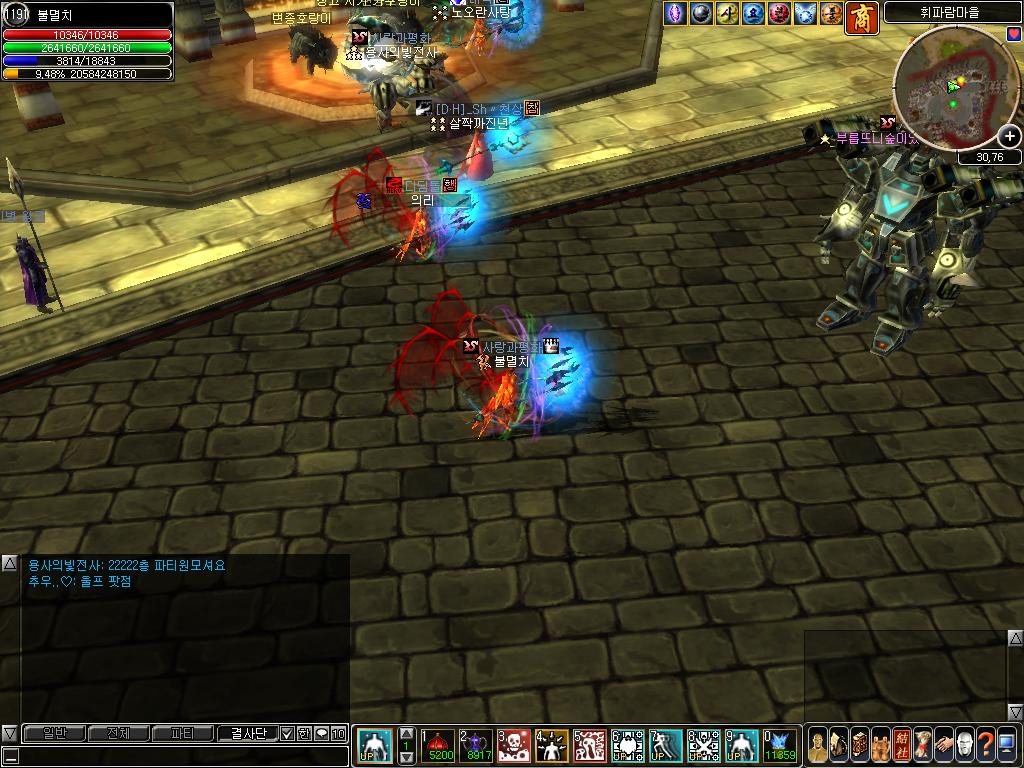Click the heart icon beside the minimap
1024x768 pixels.
click(1014, 34)
